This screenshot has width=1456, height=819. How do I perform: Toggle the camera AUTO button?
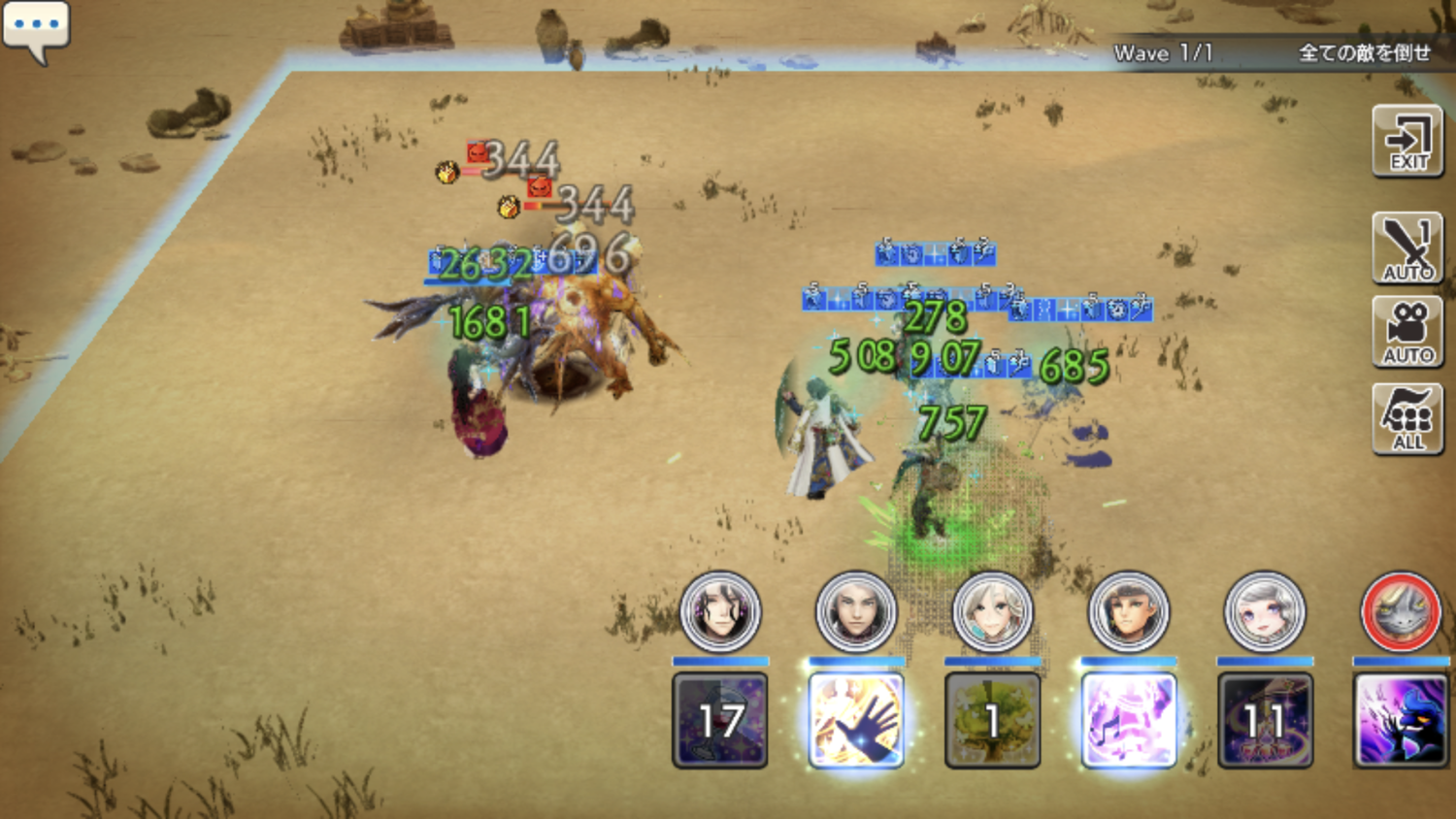pos(1407,332)
